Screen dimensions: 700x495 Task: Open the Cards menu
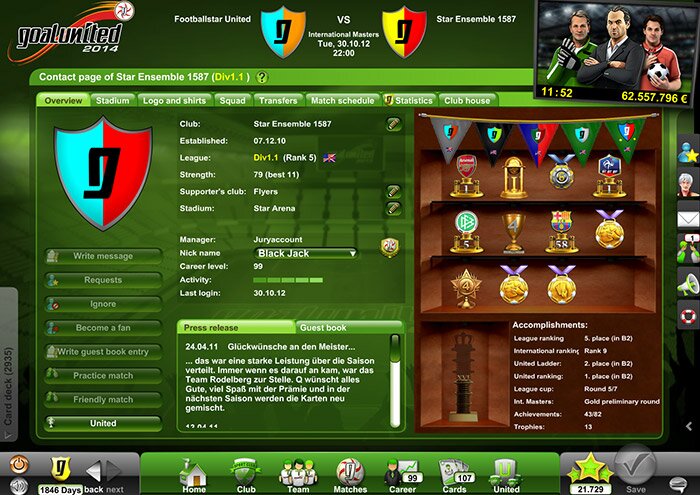(x=456, y=474)
